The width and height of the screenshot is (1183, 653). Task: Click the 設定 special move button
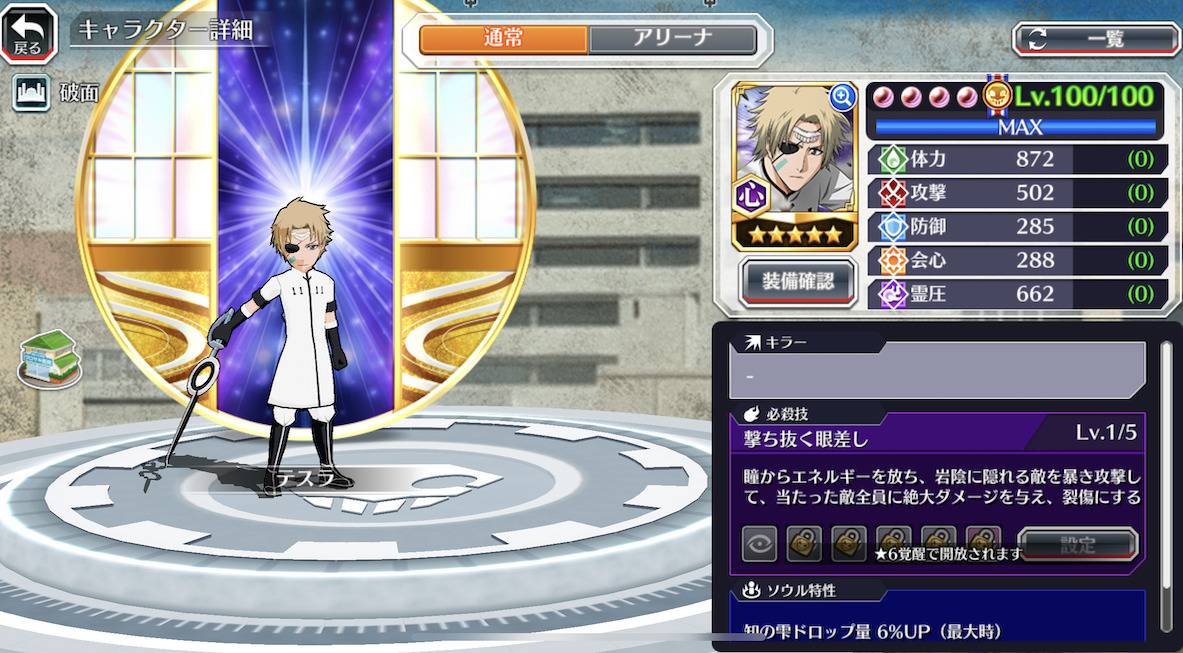[1077, 545]
